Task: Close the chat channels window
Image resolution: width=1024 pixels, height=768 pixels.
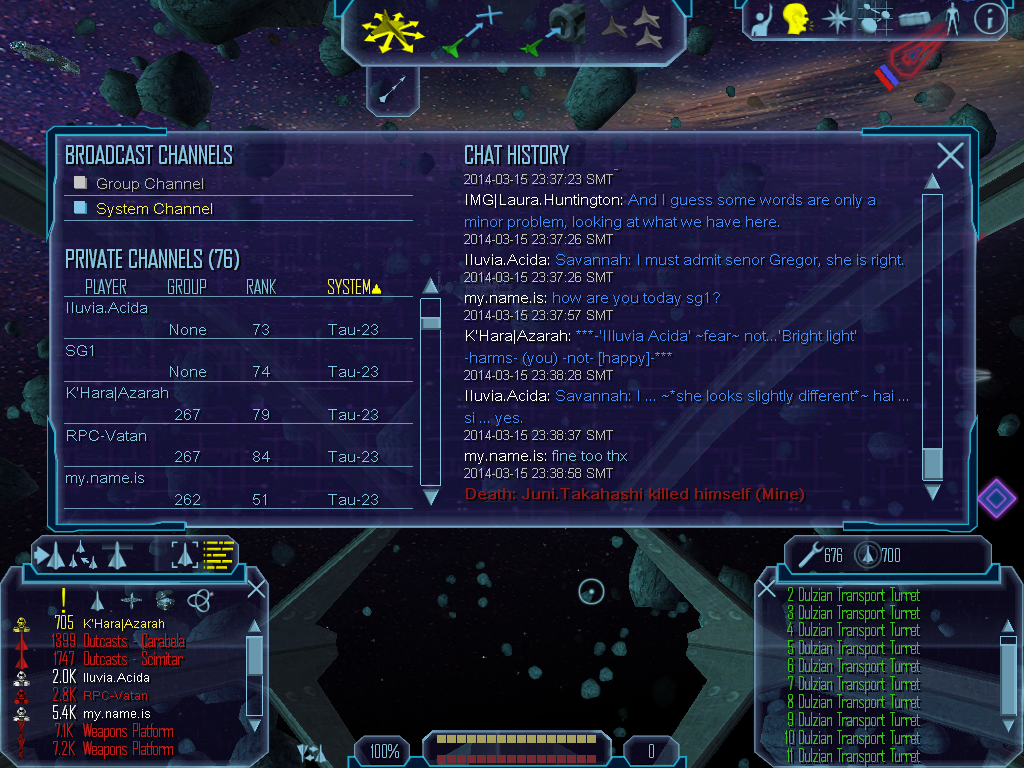Action: [950, 155]
